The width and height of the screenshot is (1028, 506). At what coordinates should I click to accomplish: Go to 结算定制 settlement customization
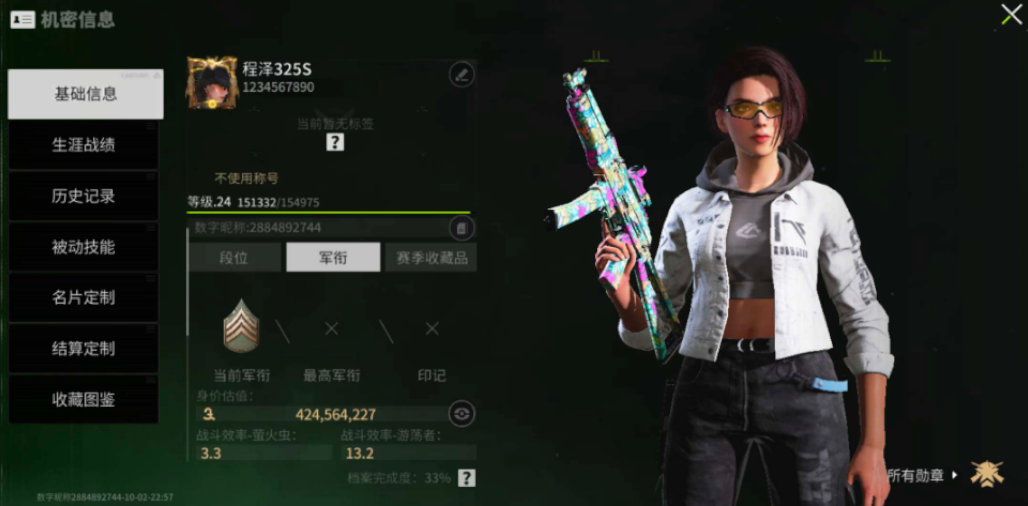pos(83,349)
